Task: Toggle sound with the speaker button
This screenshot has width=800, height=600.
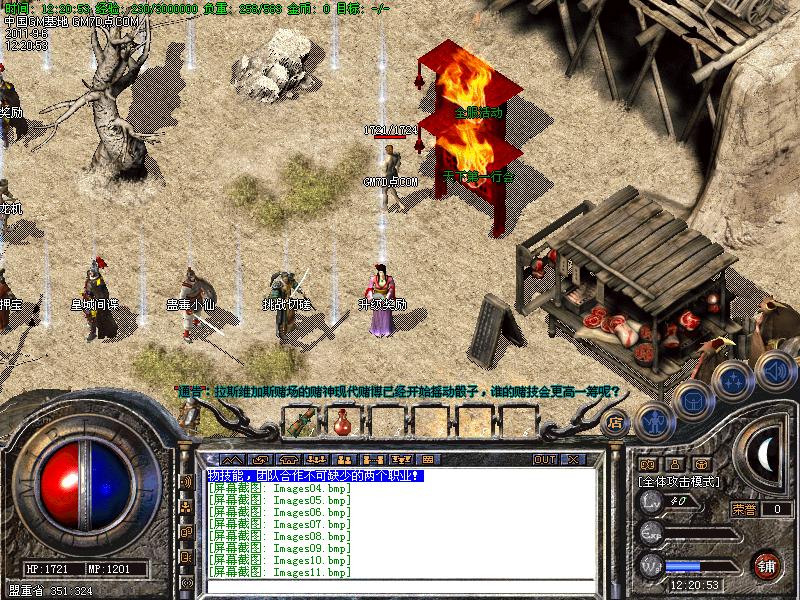Action: click(775, 370)
